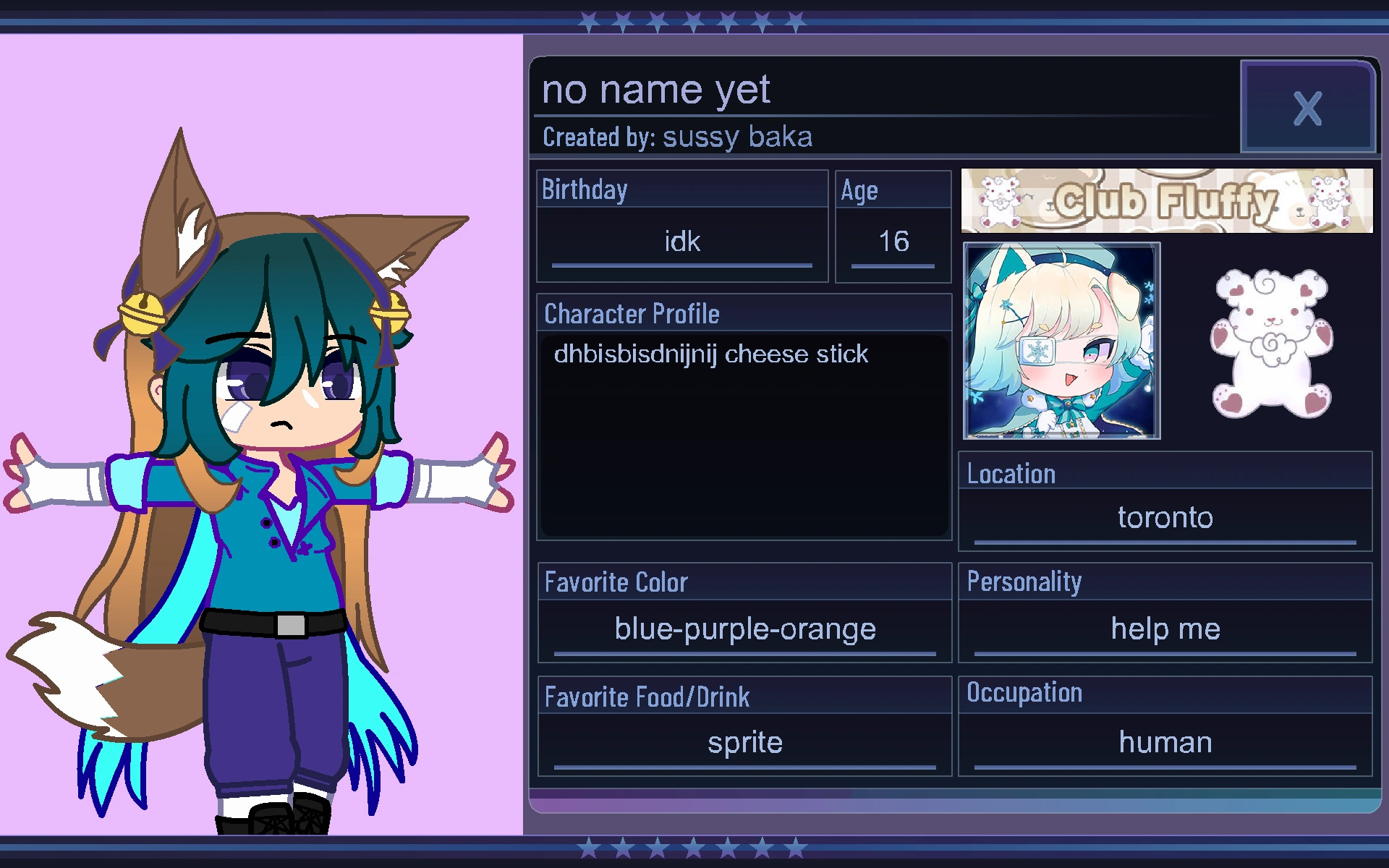Open the Club Fluffy banner
This screenshot has height=868, width=1389.
(x=1165, y=200)
